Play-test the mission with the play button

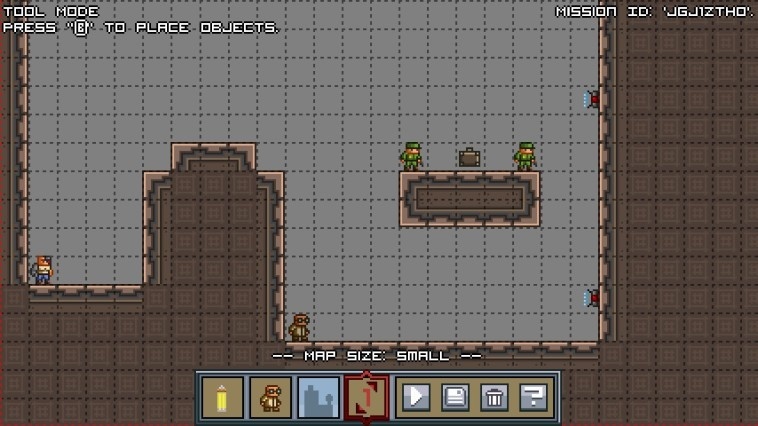pyautogui.click(x=416, y=397)
